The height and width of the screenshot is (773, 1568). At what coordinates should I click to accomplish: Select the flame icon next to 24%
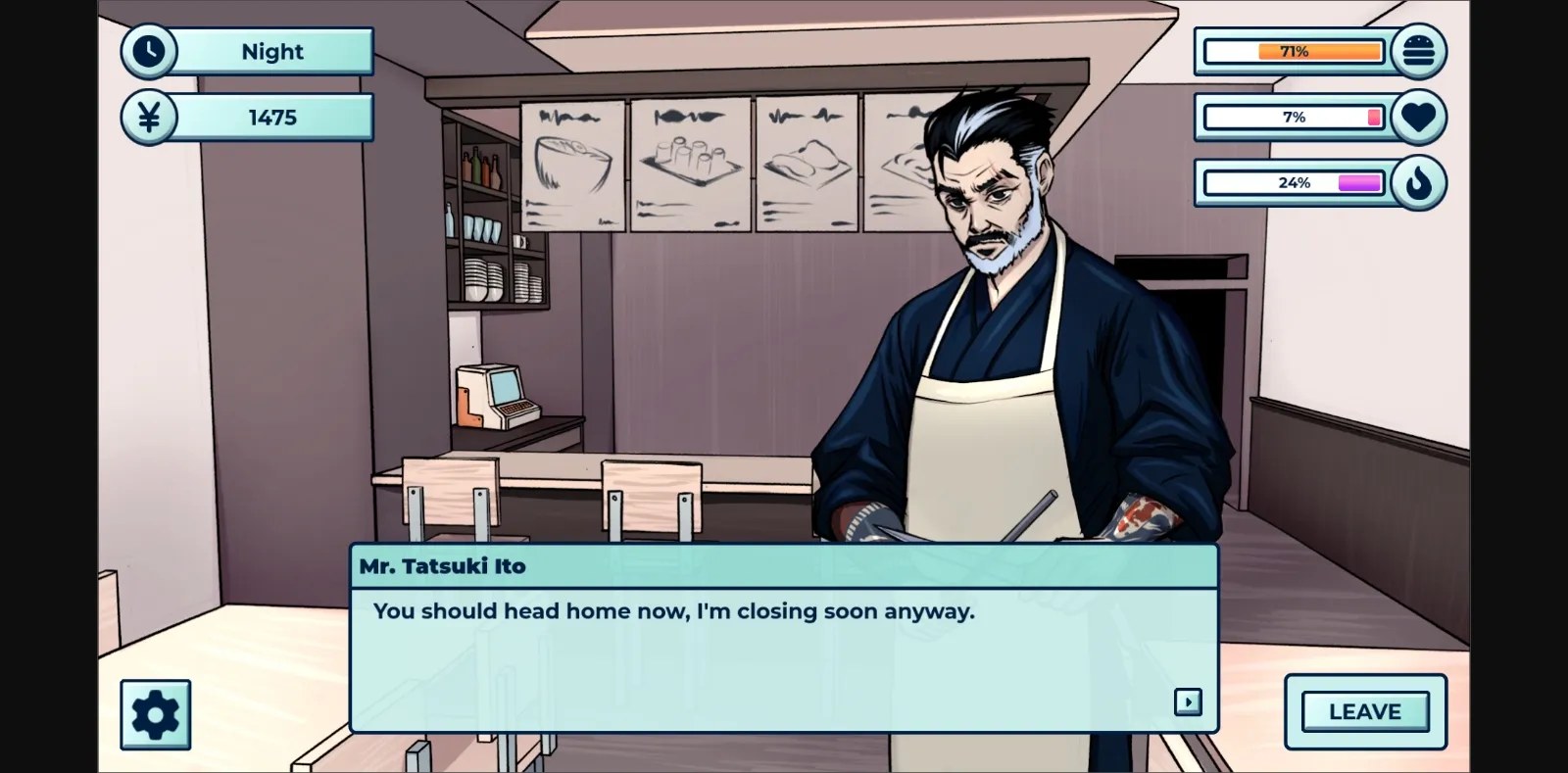tap(1419, 182)
